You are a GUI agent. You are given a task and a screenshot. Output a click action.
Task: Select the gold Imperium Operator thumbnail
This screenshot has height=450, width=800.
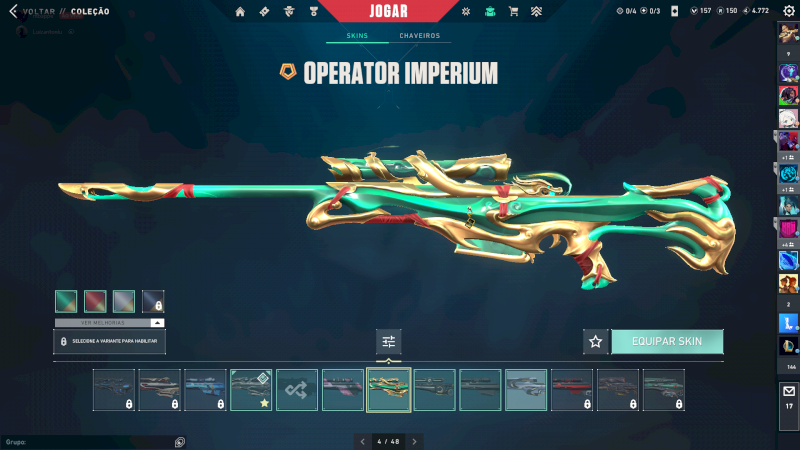pyautogui.click(x=388, y=390)
